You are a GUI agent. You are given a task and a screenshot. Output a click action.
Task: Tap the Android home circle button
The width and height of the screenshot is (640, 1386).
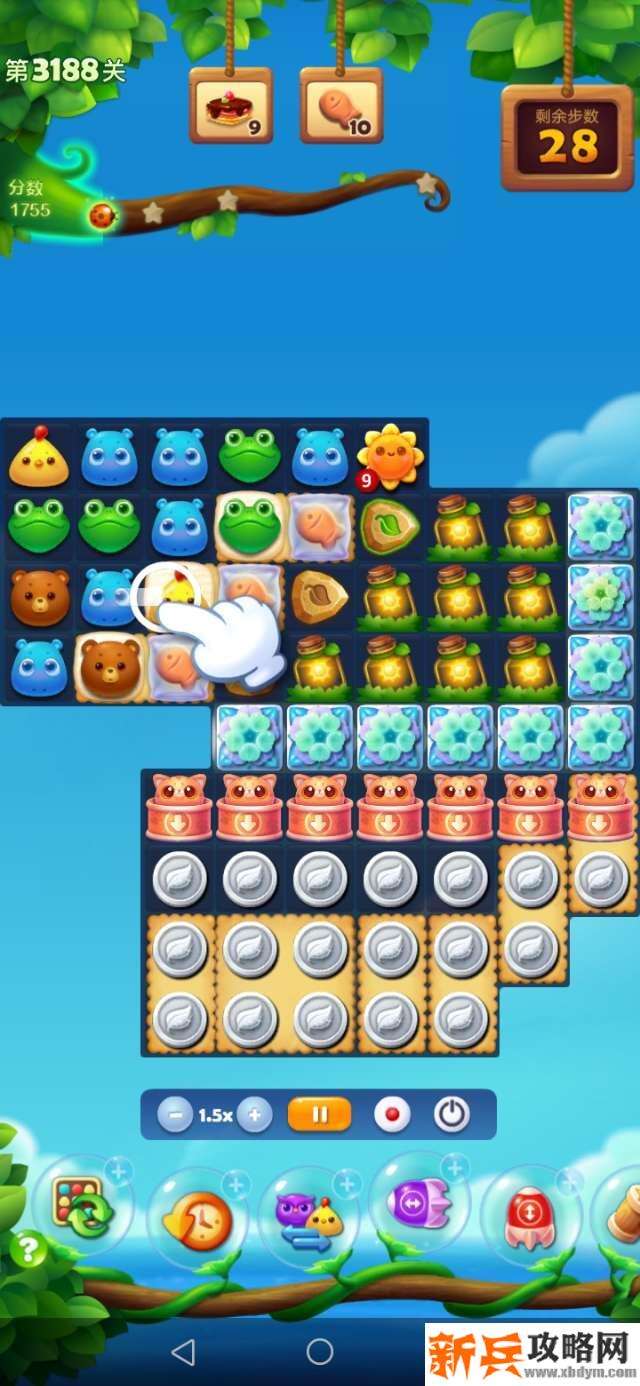tap(320, 1352)
